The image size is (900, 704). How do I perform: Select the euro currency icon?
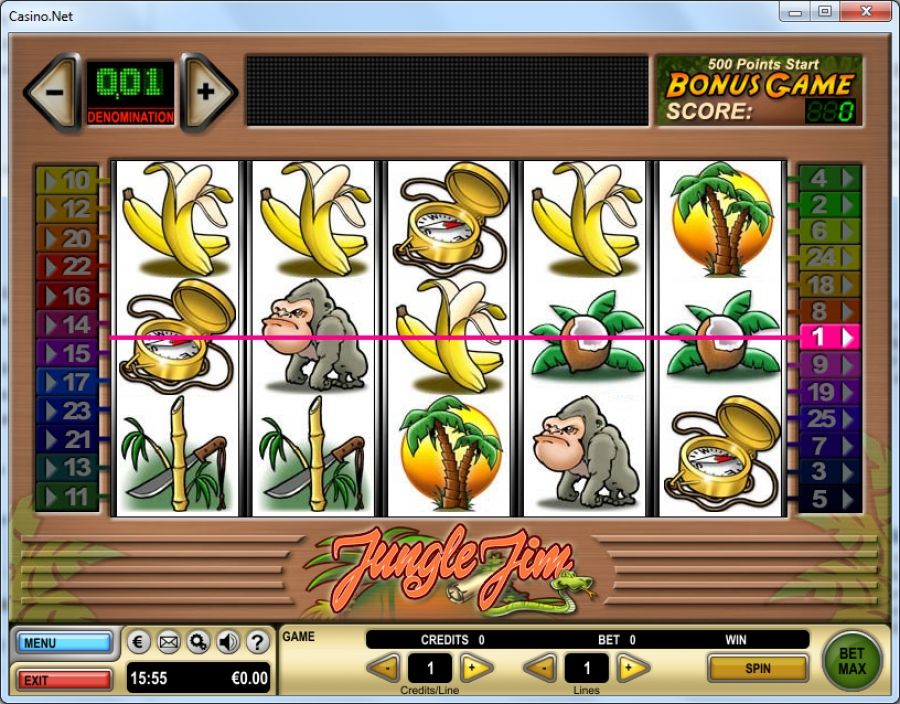point(140,642)
